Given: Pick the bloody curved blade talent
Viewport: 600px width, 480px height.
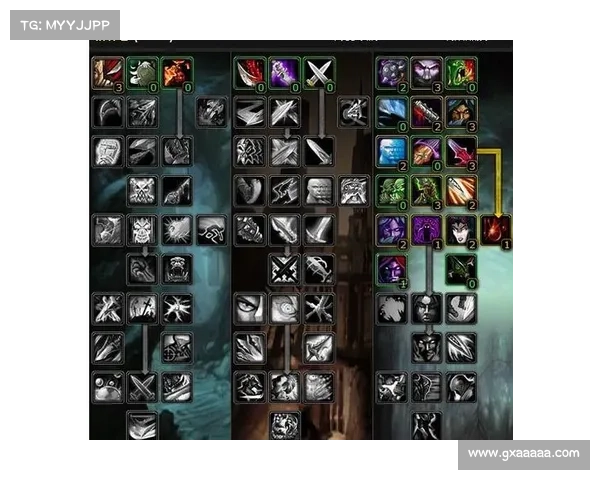Looking at the screenshot, I should coord(249,72).
